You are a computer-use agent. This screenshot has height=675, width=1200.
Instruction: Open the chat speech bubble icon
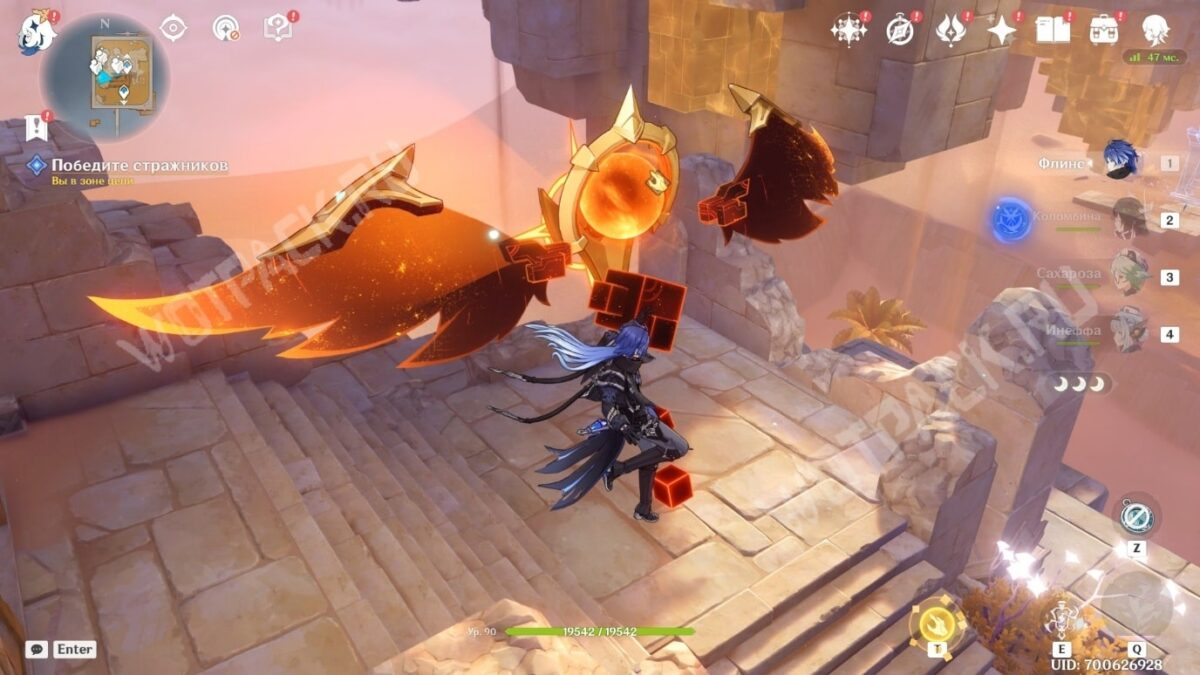click(37, 649)
